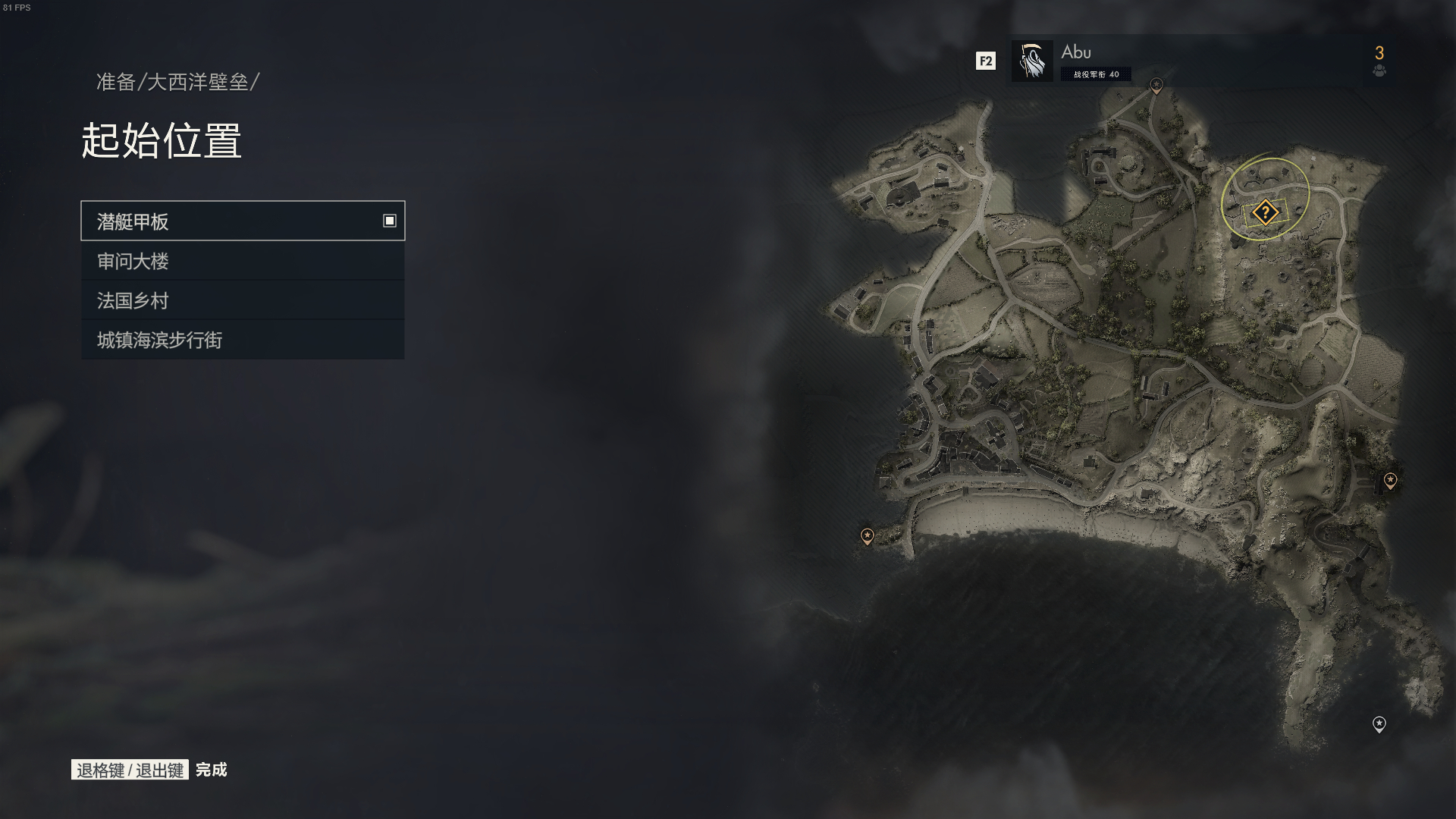
Task: Choose 审问大楼 as starting position
Action: click(x=243, y=261)
